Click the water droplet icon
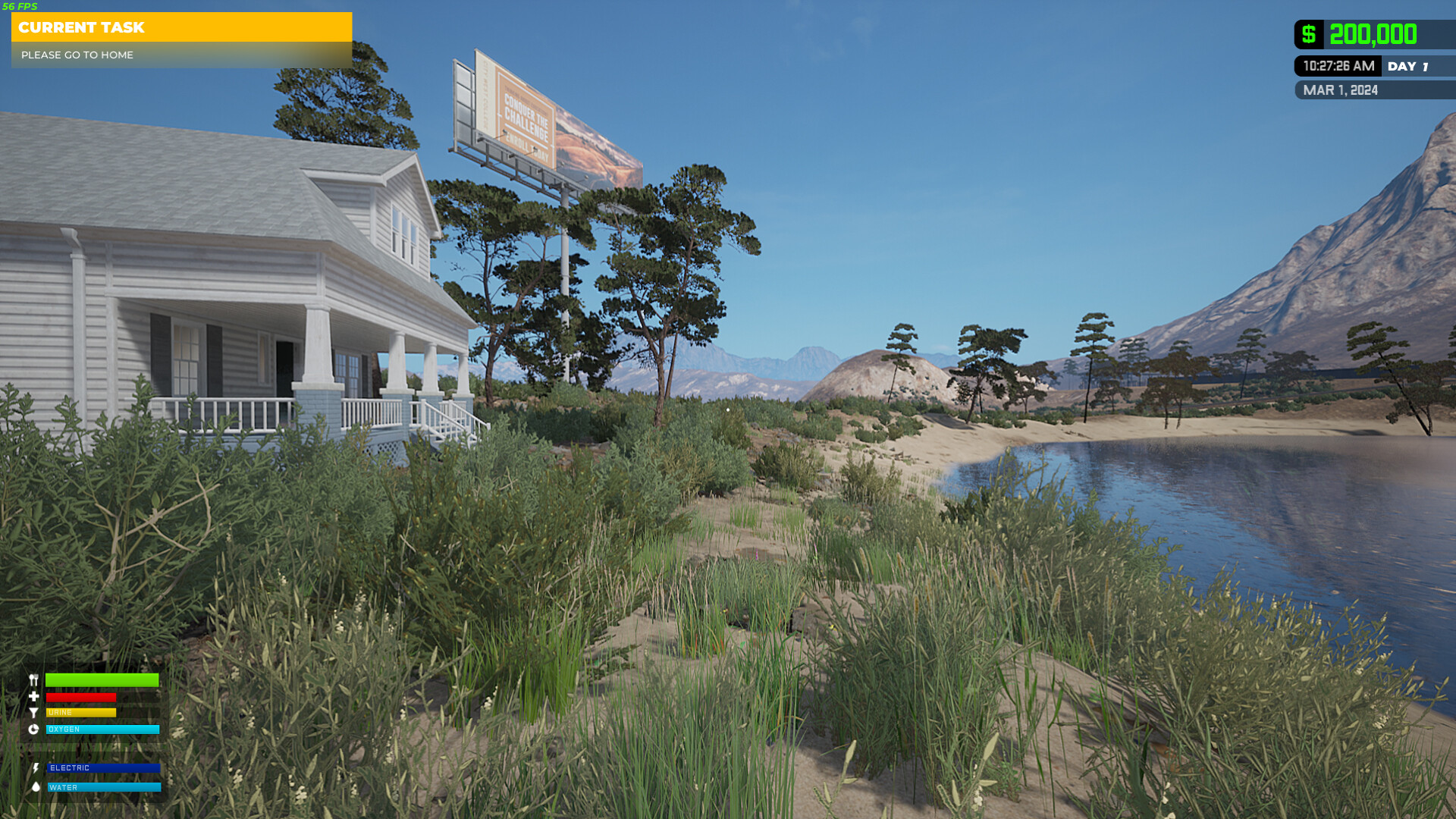This screenshot has width=1456, height=819. tap(36, 787)
